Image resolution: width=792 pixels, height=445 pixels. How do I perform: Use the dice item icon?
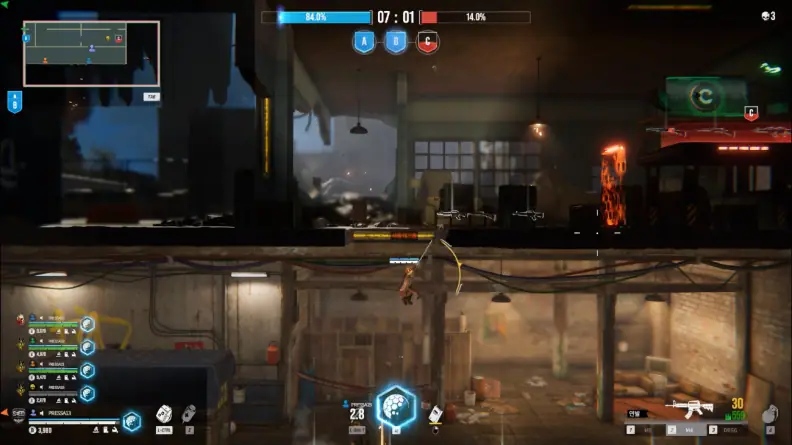pos(164,413)
